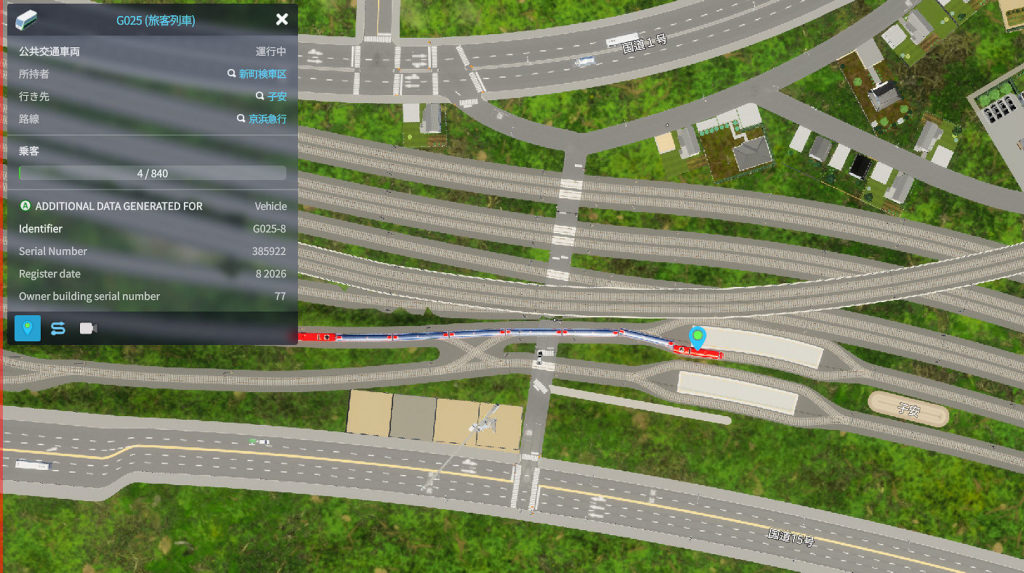The height and width of the screenshot is (573, 1024).
Task: Toggle the blue location pin button
Action: click(28, 328)
